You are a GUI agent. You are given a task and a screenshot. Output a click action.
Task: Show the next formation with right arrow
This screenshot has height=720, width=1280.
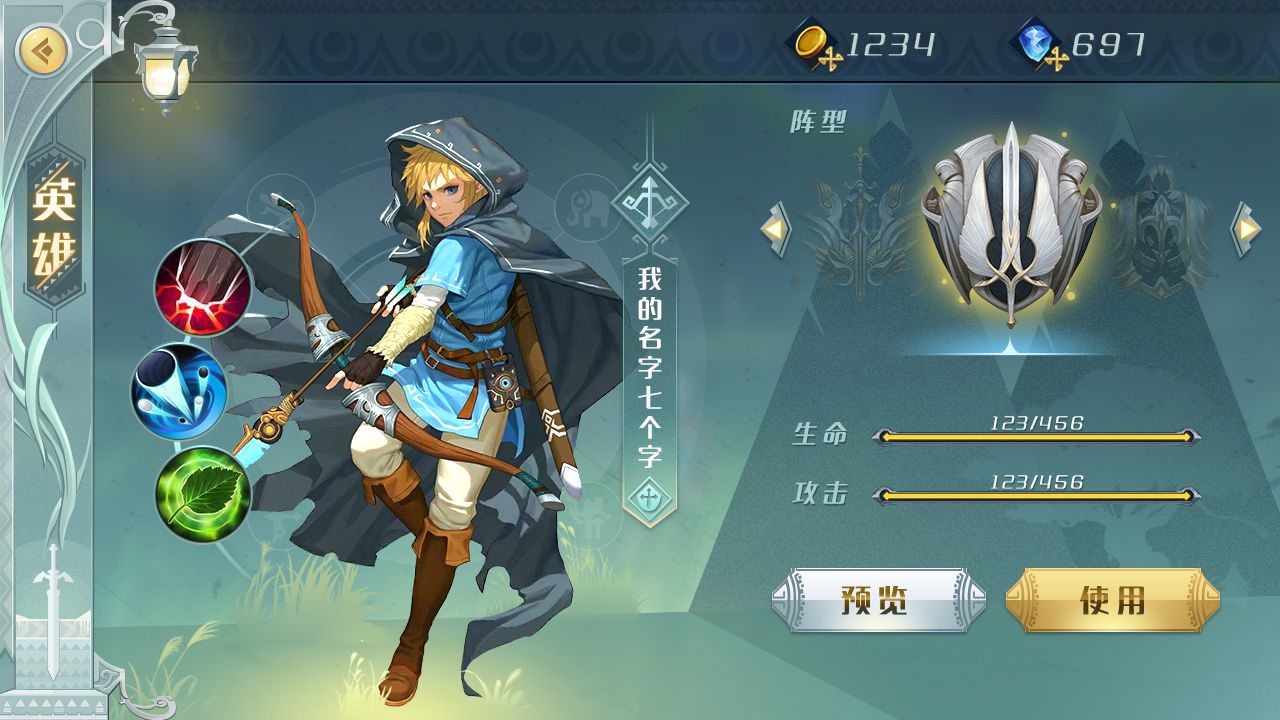pyautogui.click(x=1246, y=229)
